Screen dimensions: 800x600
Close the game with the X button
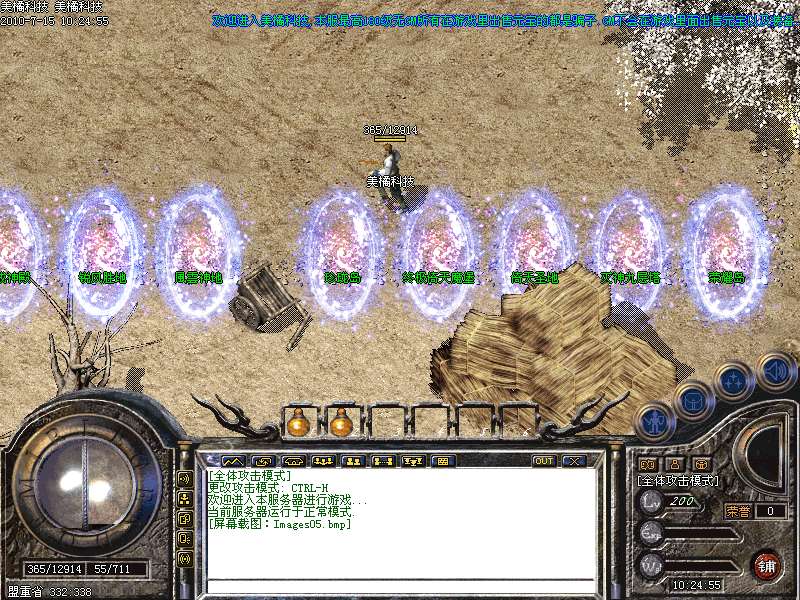click(x=573, y=461)
